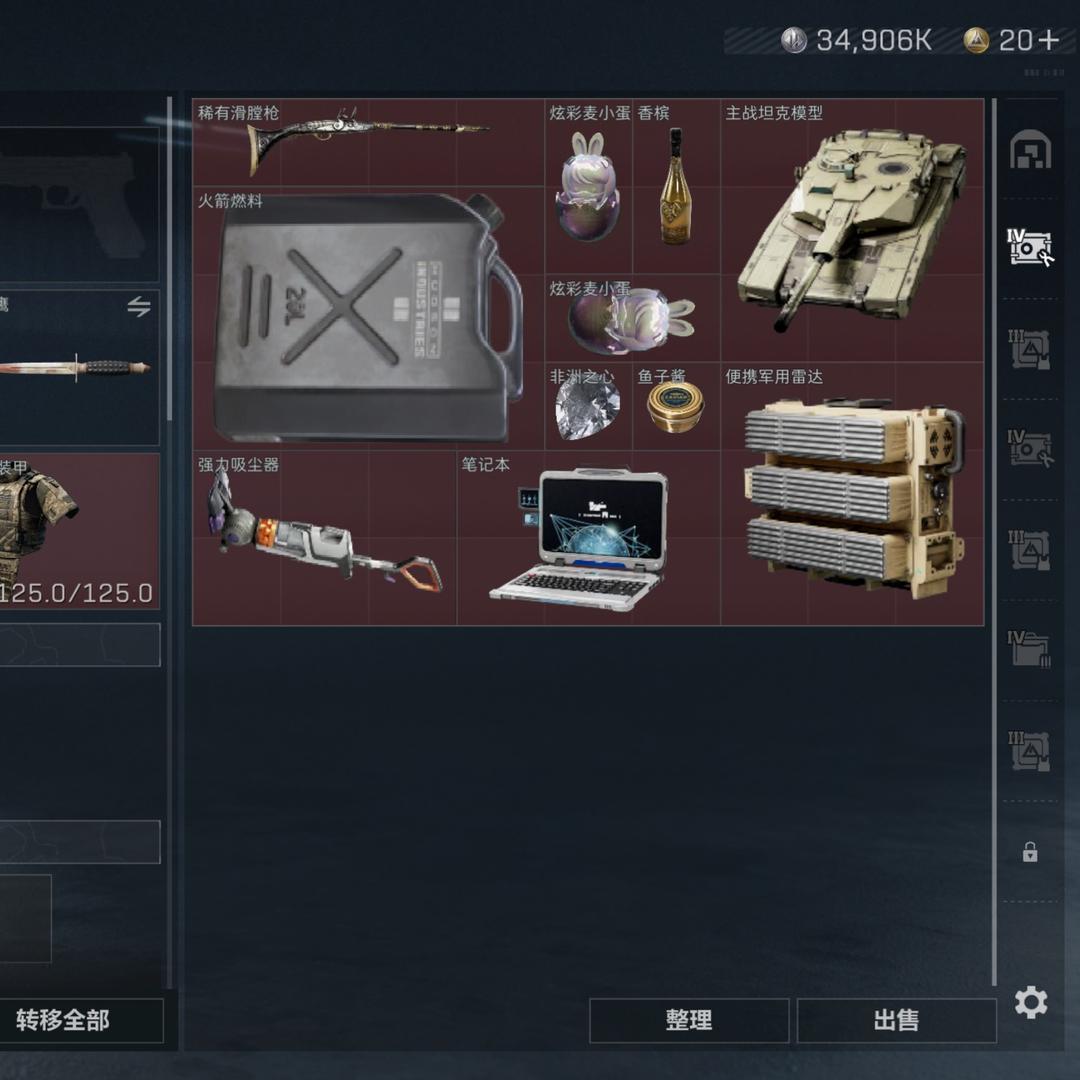This screenshot has width=1080, height=1080.
Task: Choose the 主战坦克模型 tank model
Action: 851,231
